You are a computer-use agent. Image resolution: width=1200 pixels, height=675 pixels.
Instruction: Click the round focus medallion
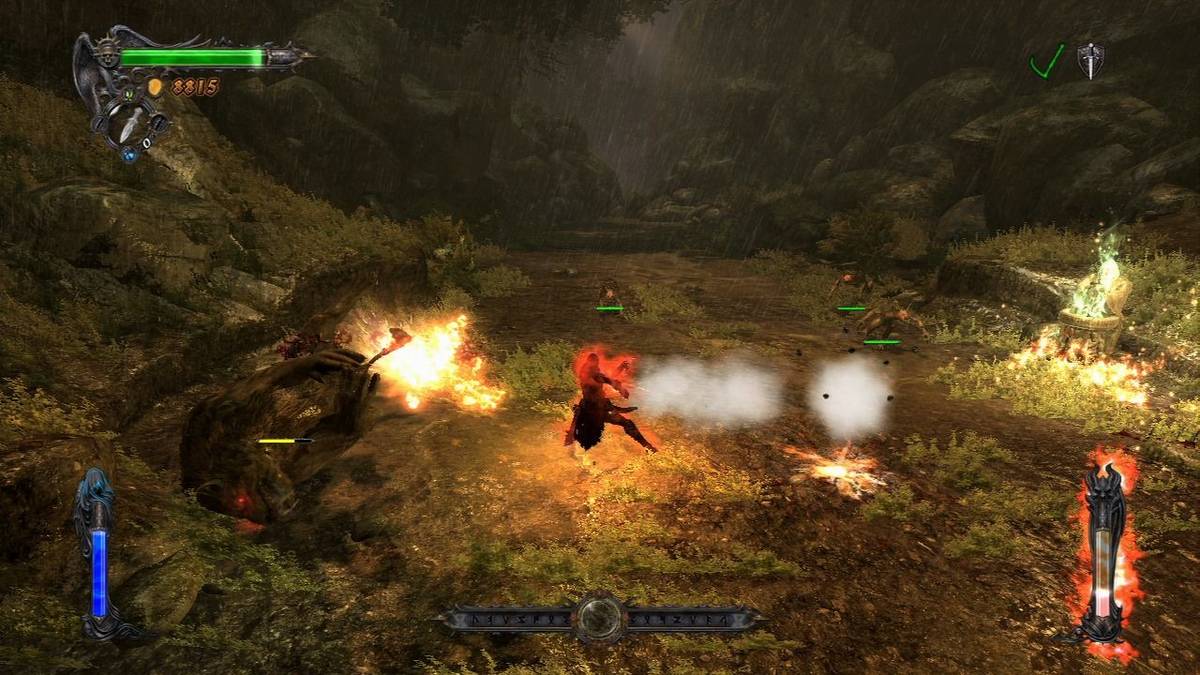600,618
